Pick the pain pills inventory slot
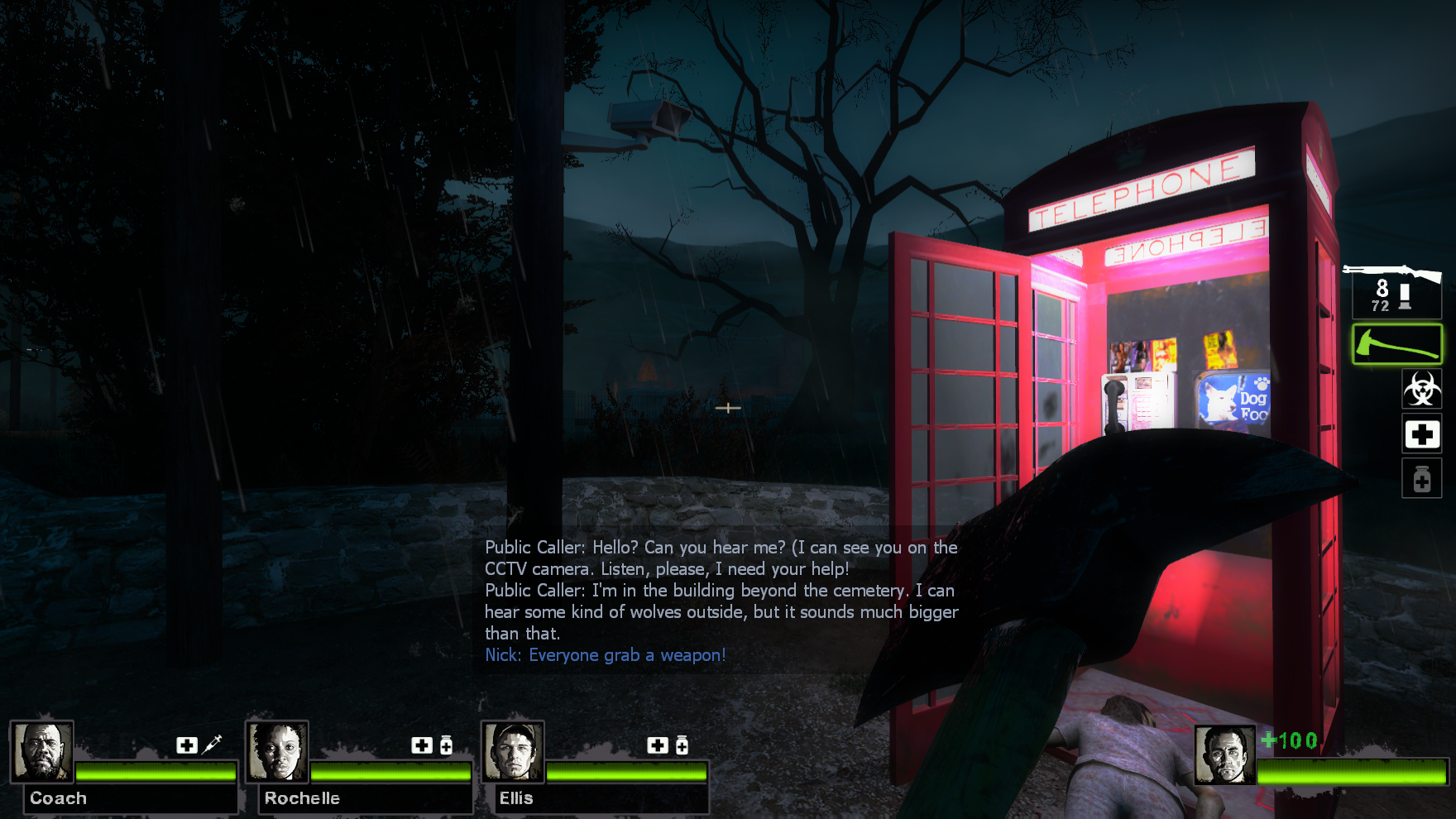The height and width of the screenshot is (819, 1456). (x=1421, y=479)
